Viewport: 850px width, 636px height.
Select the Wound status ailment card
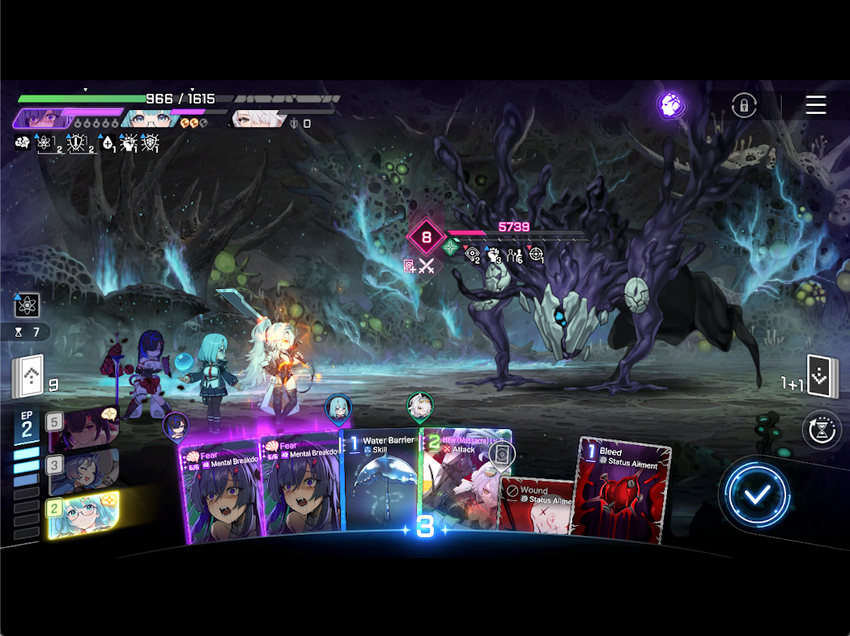point(537,505)
